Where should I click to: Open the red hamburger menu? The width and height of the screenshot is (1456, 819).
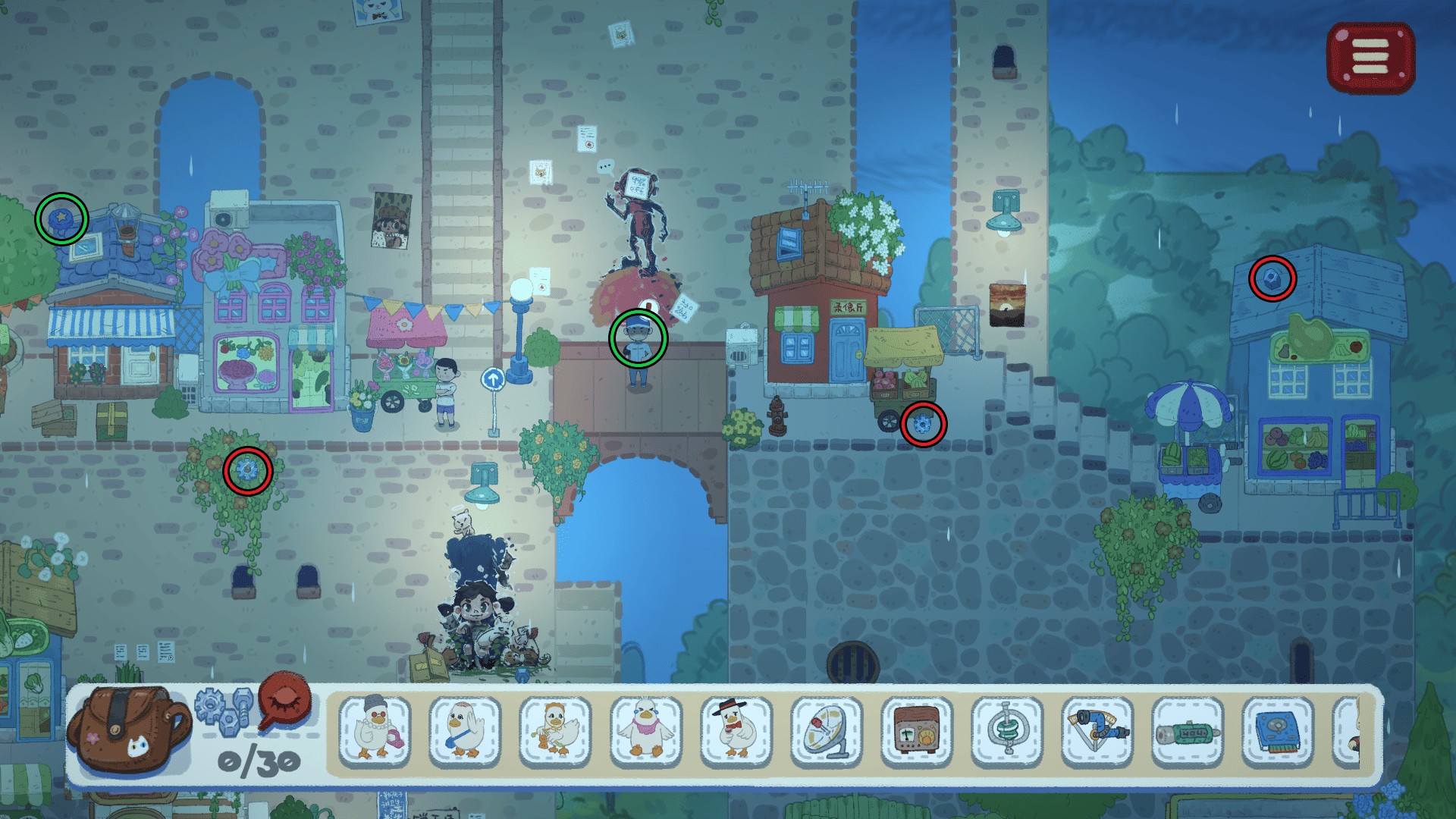1370,58
